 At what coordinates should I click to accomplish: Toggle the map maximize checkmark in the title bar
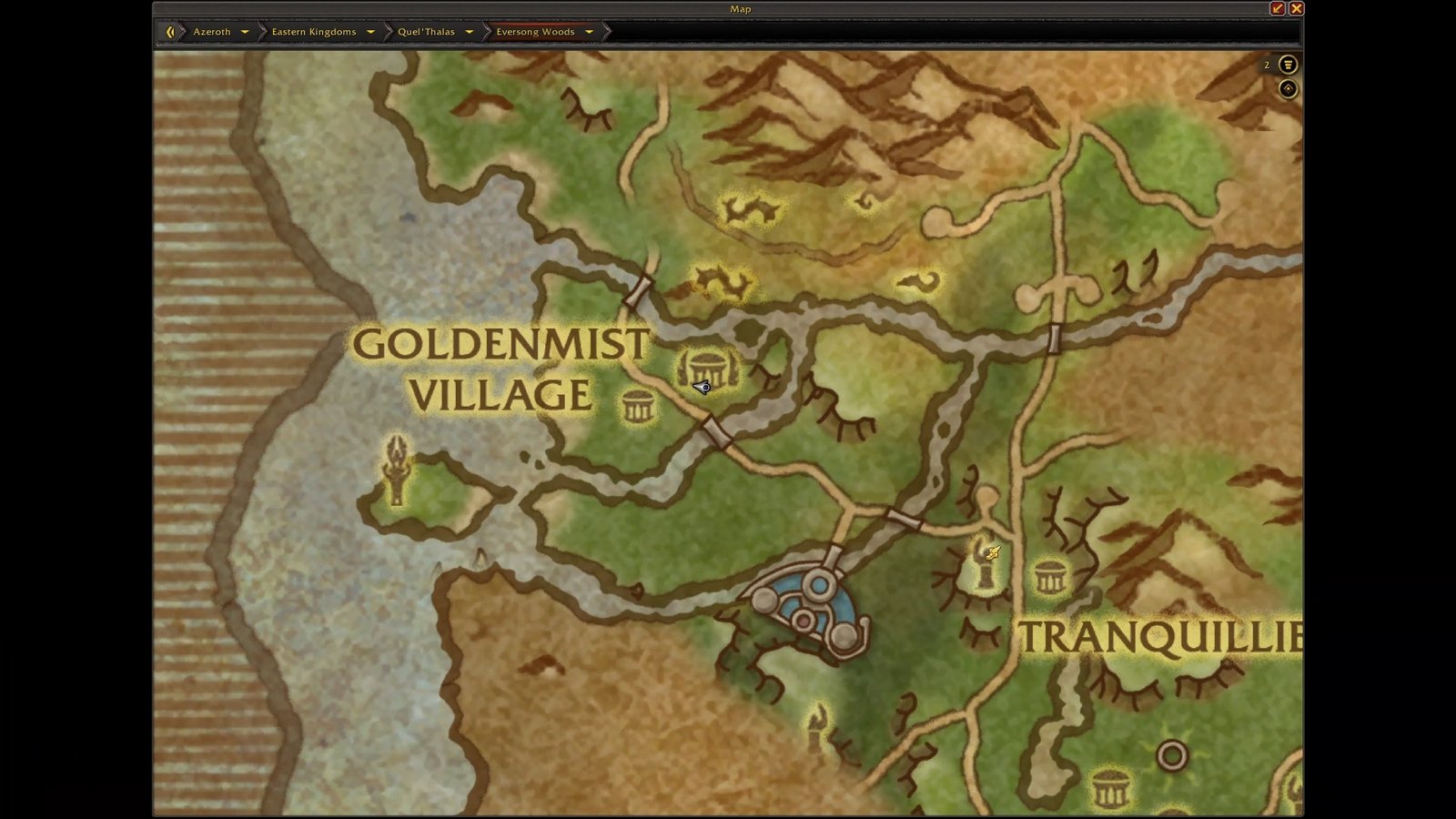click(1278, 8)
